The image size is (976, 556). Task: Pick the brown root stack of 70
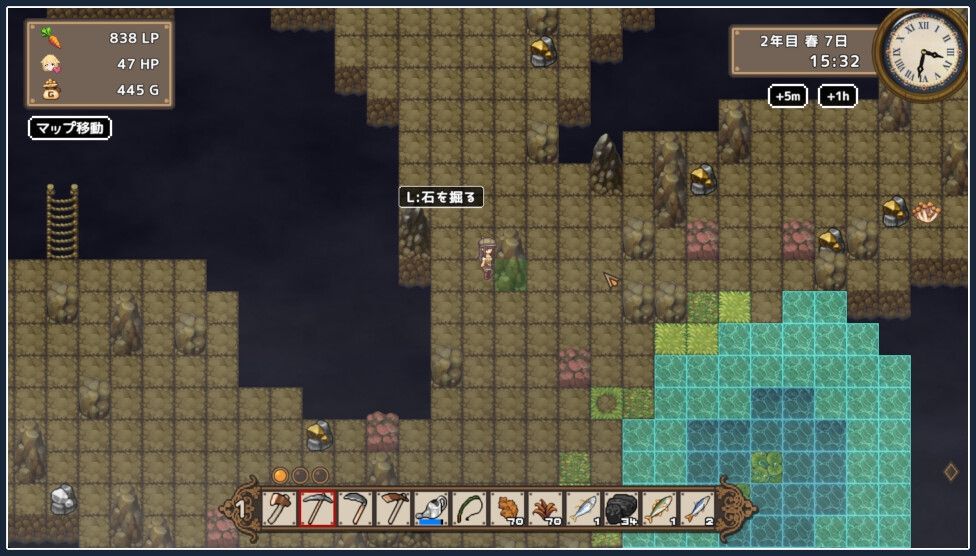[x=545, y=509]
